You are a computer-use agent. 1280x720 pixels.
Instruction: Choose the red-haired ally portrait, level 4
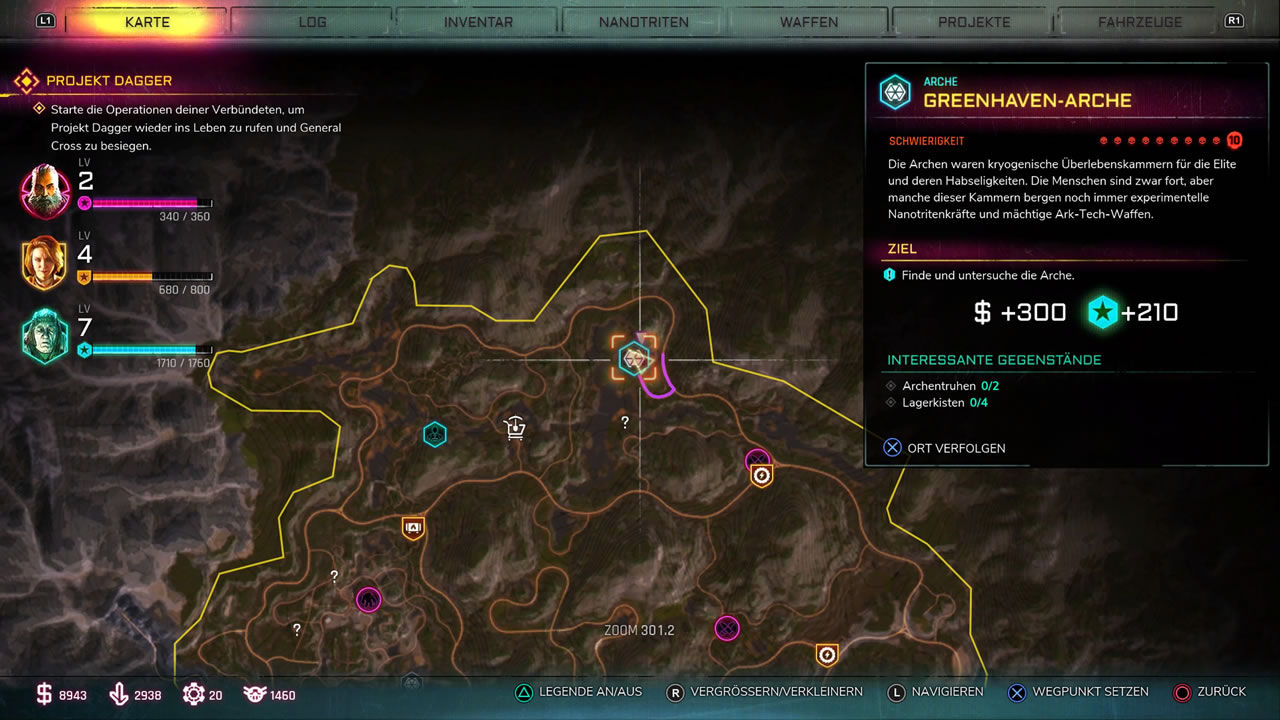pyautogui.click(x=46, y=264)
